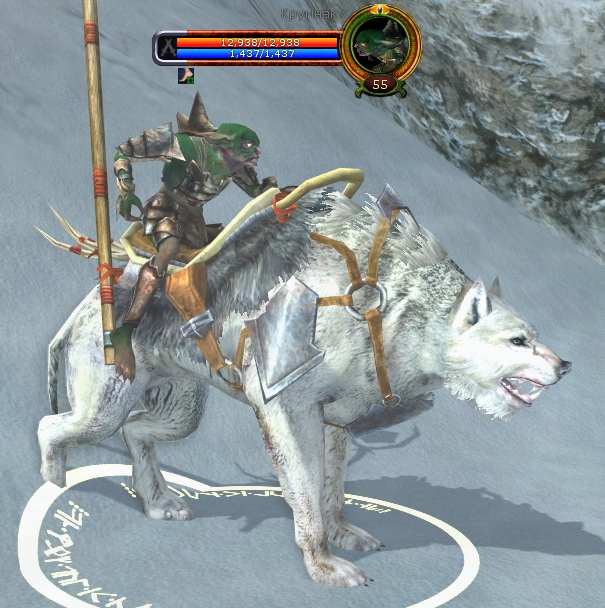
Task: Click the goblin target portrait
Action: tap(379, 46)
